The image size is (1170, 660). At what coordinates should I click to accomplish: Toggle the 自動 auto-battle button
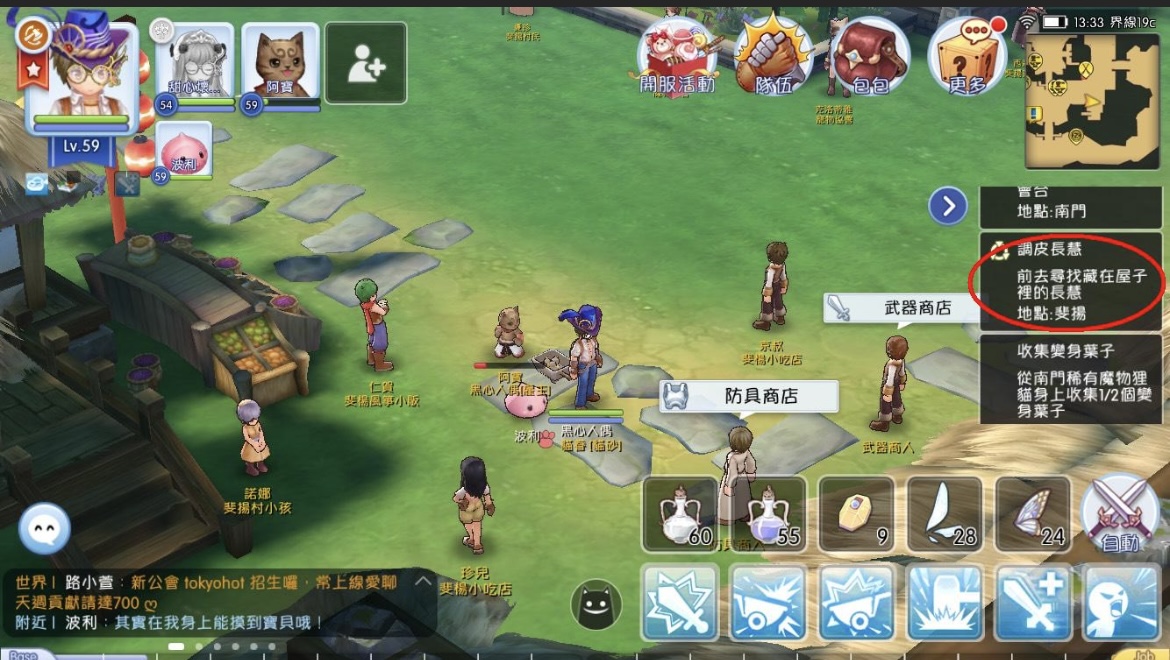click(x=1119, y=514)
